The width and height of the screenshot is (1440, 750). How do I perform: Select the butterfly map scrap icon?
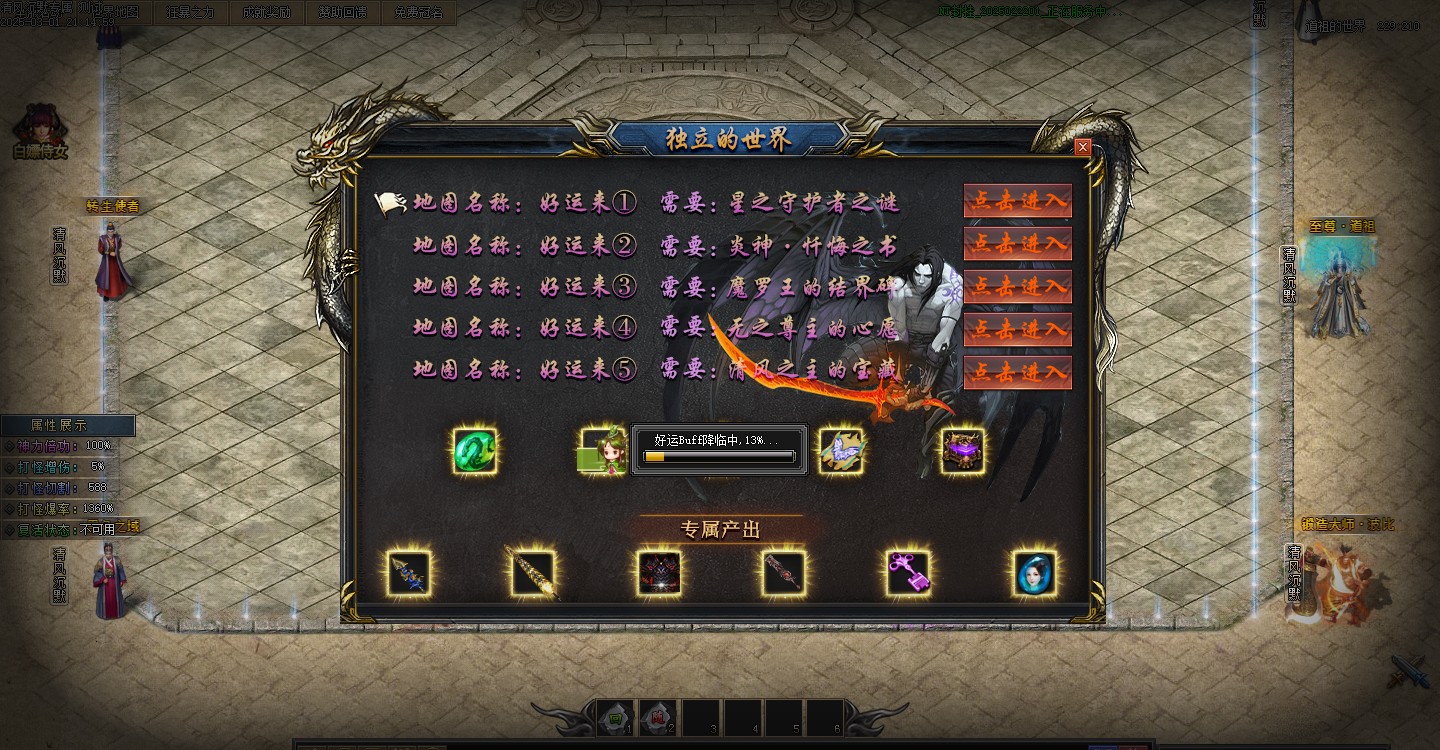840,451
